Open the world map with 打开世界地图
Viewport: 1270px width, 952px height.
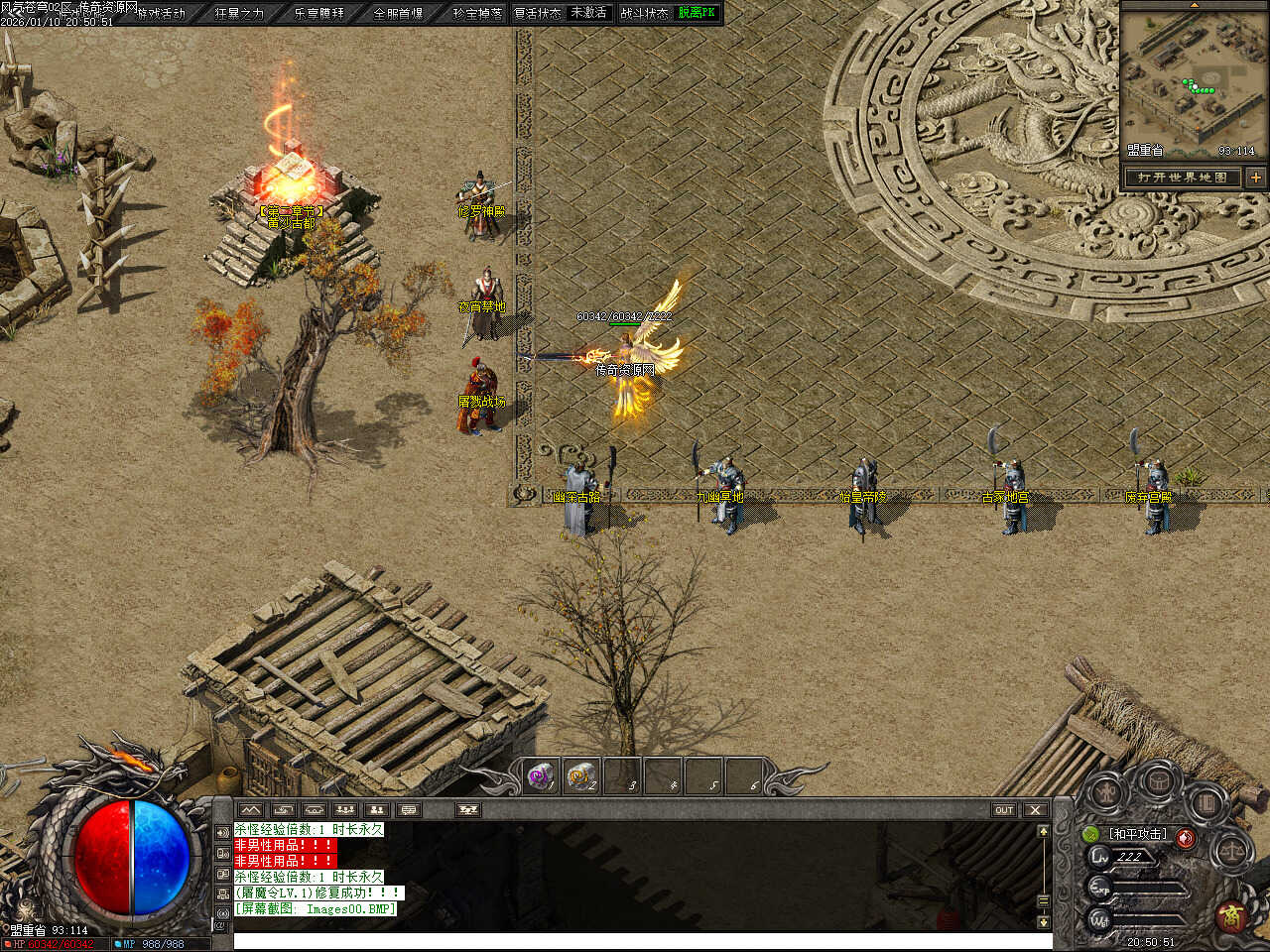coord(1183,178)
